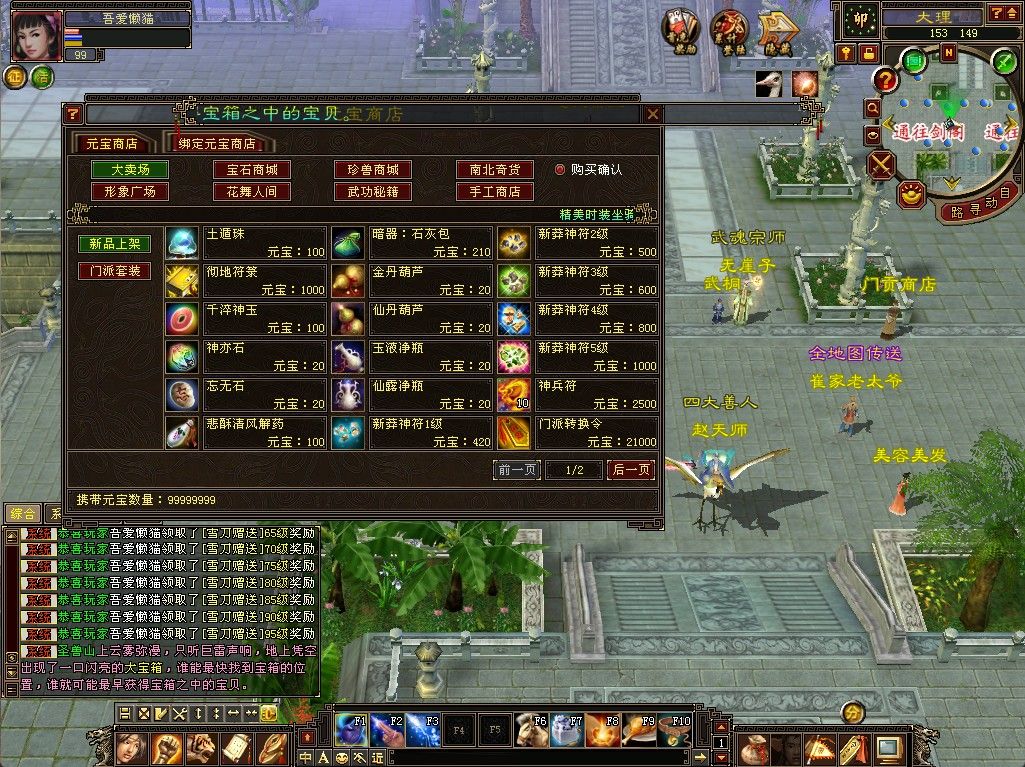Open the 珍兽商城 category

[x=373, y=170]
